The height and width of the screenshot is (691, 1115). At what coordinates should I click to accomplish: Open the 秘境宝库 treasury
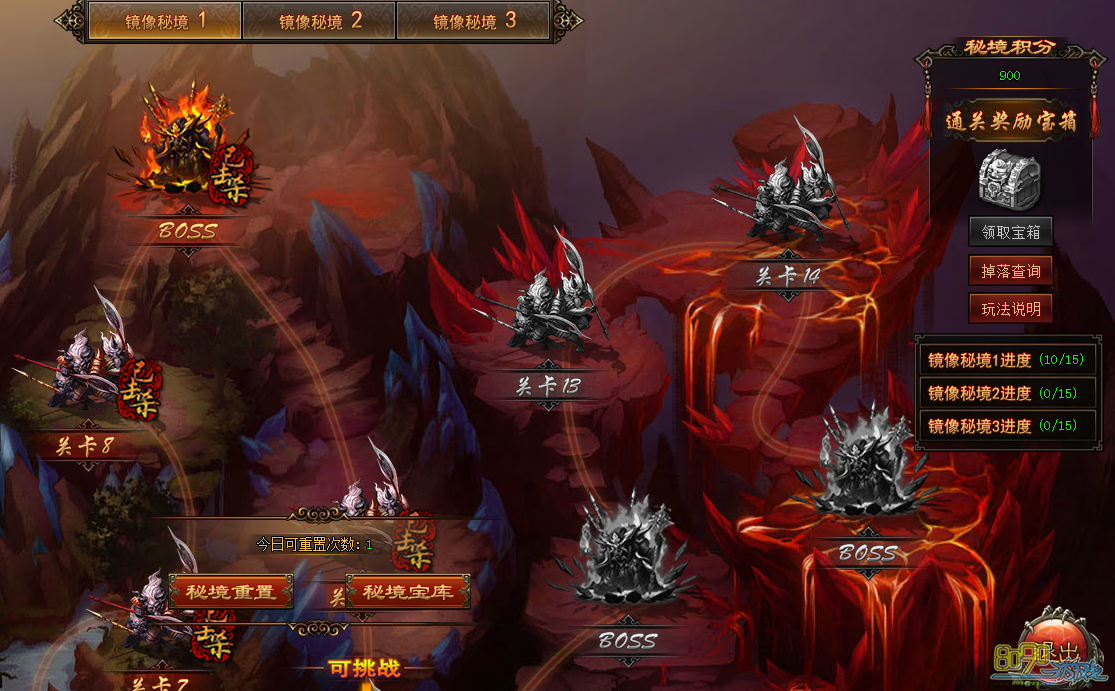click(407, 591)
